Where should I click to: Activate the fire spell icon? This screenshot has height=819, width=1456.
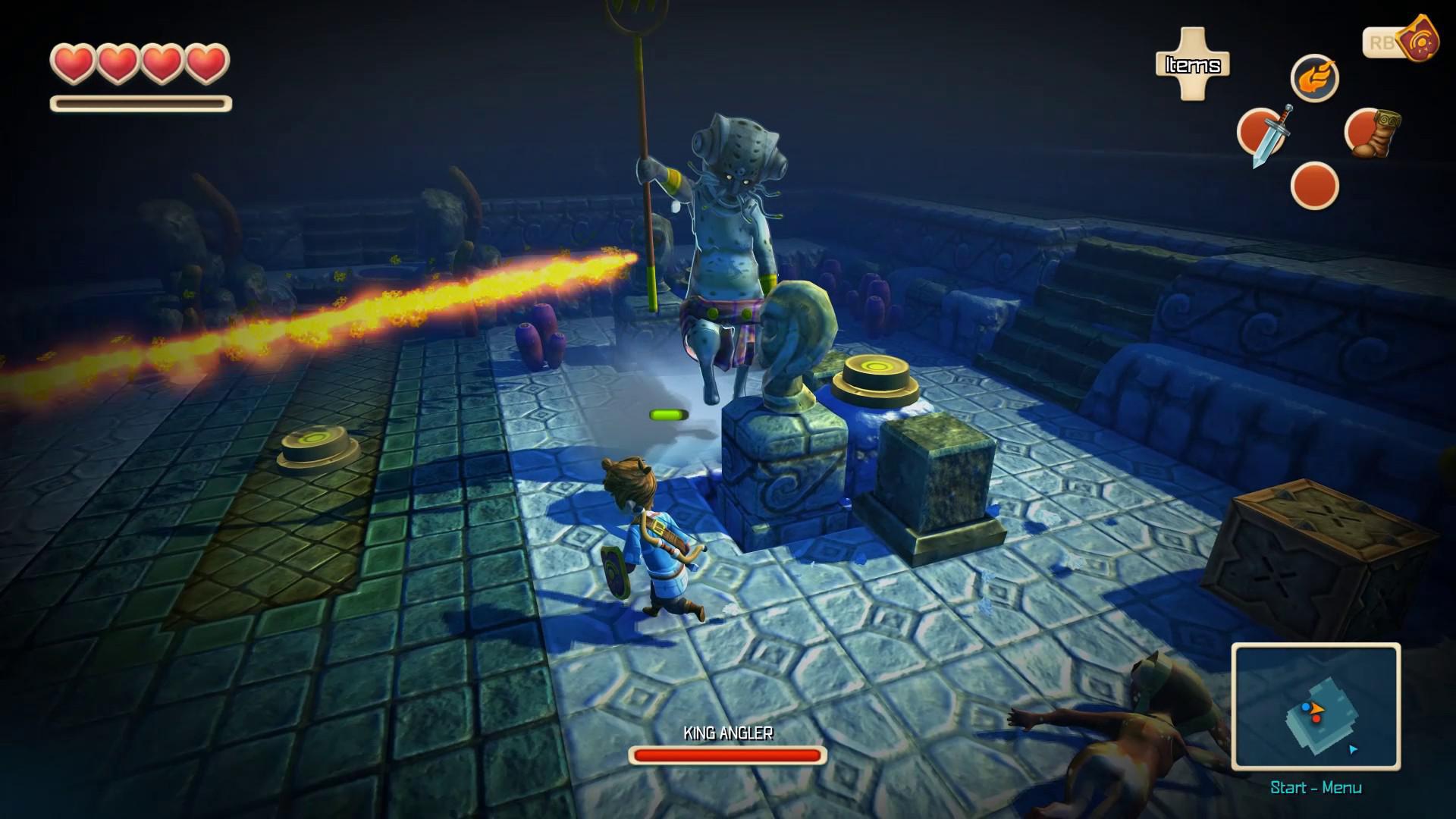coord(1317,77)
